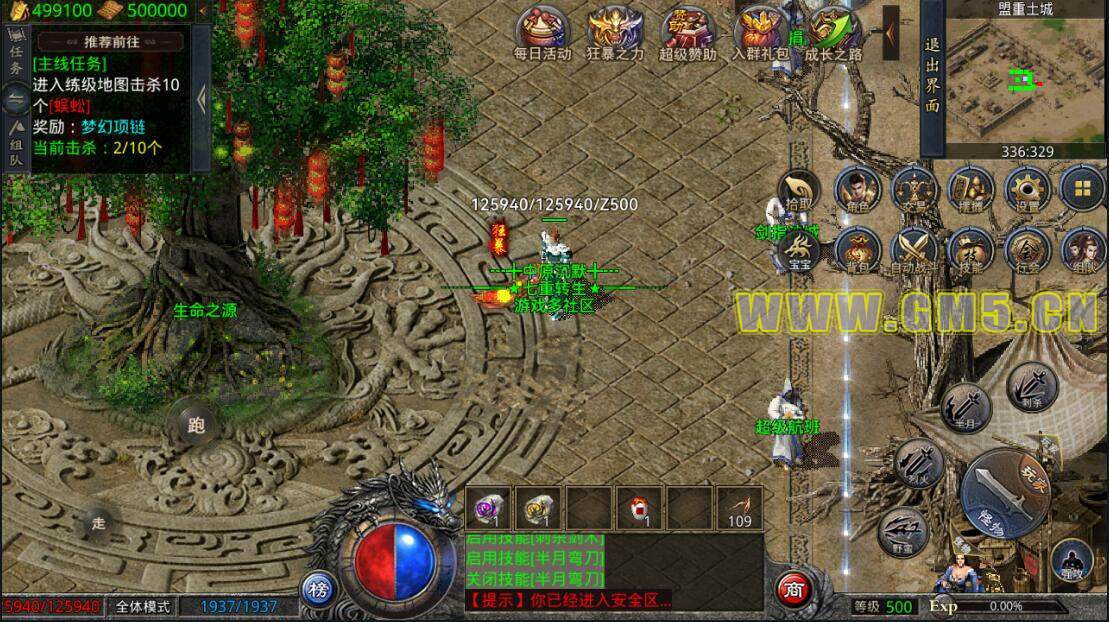1109x622 pixels.
Task: Use the 野蛮 savage charge skill
Action: pyautogui.click(x=903, y=530)
